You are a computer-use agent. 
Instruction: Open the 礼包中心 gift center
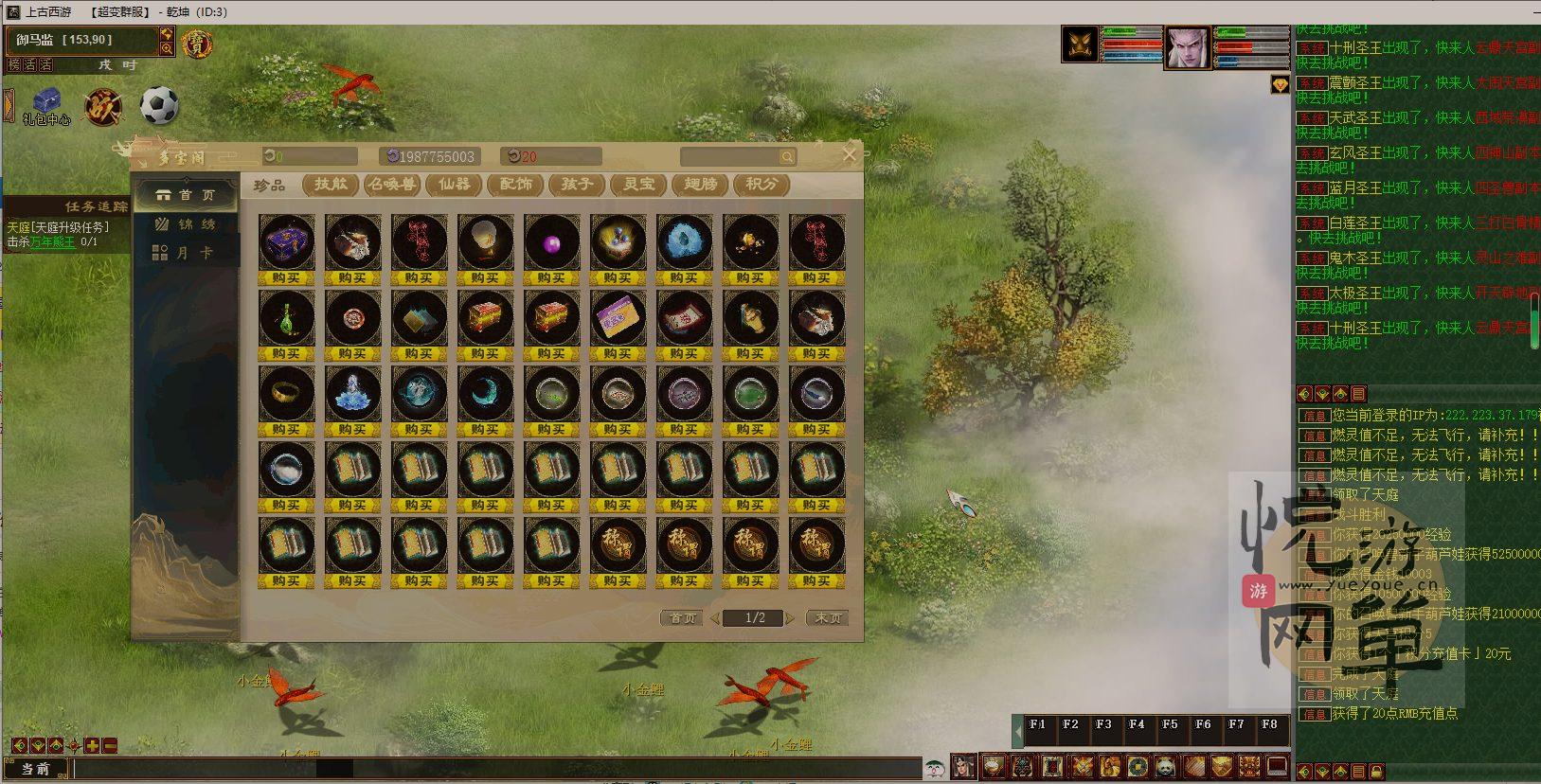[46, 104]
